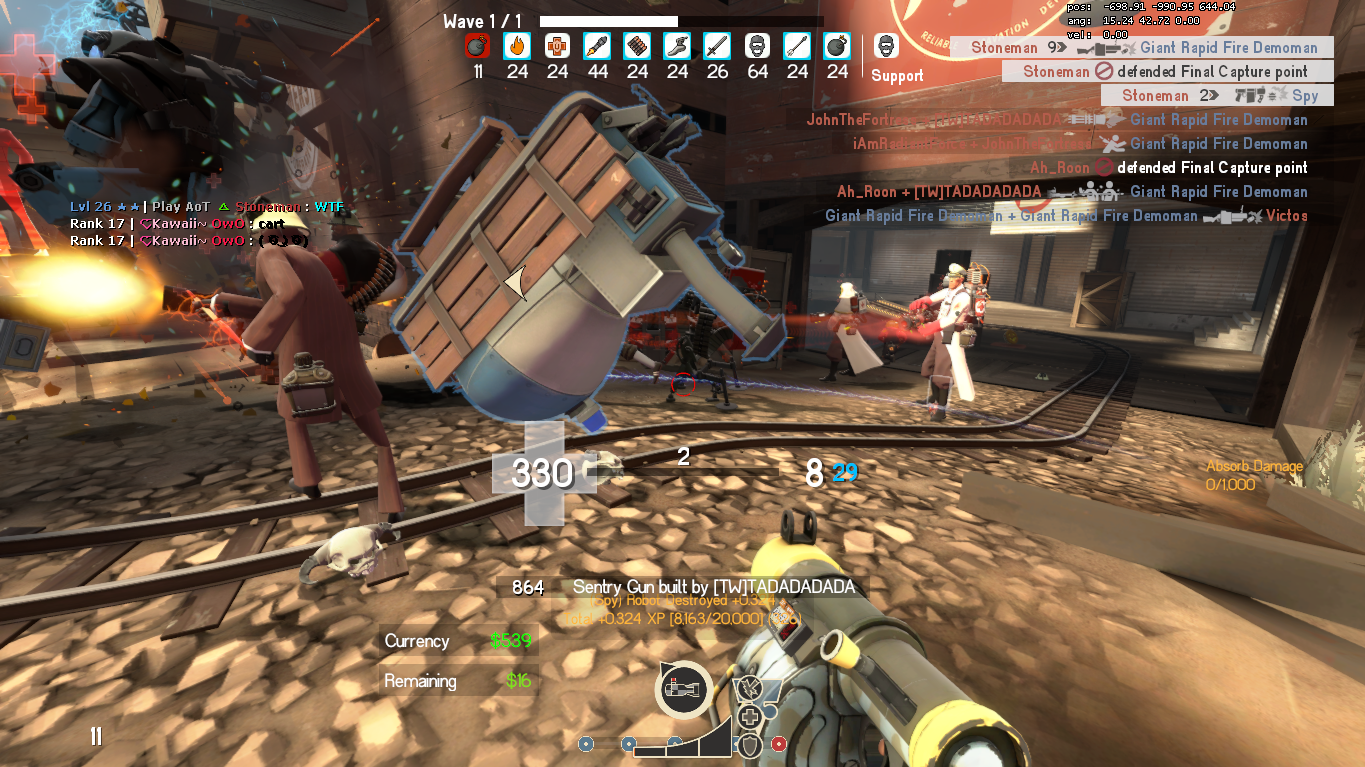Select the red final checkpoint marker
1365x767 pixels.
[x=779, y=744]
